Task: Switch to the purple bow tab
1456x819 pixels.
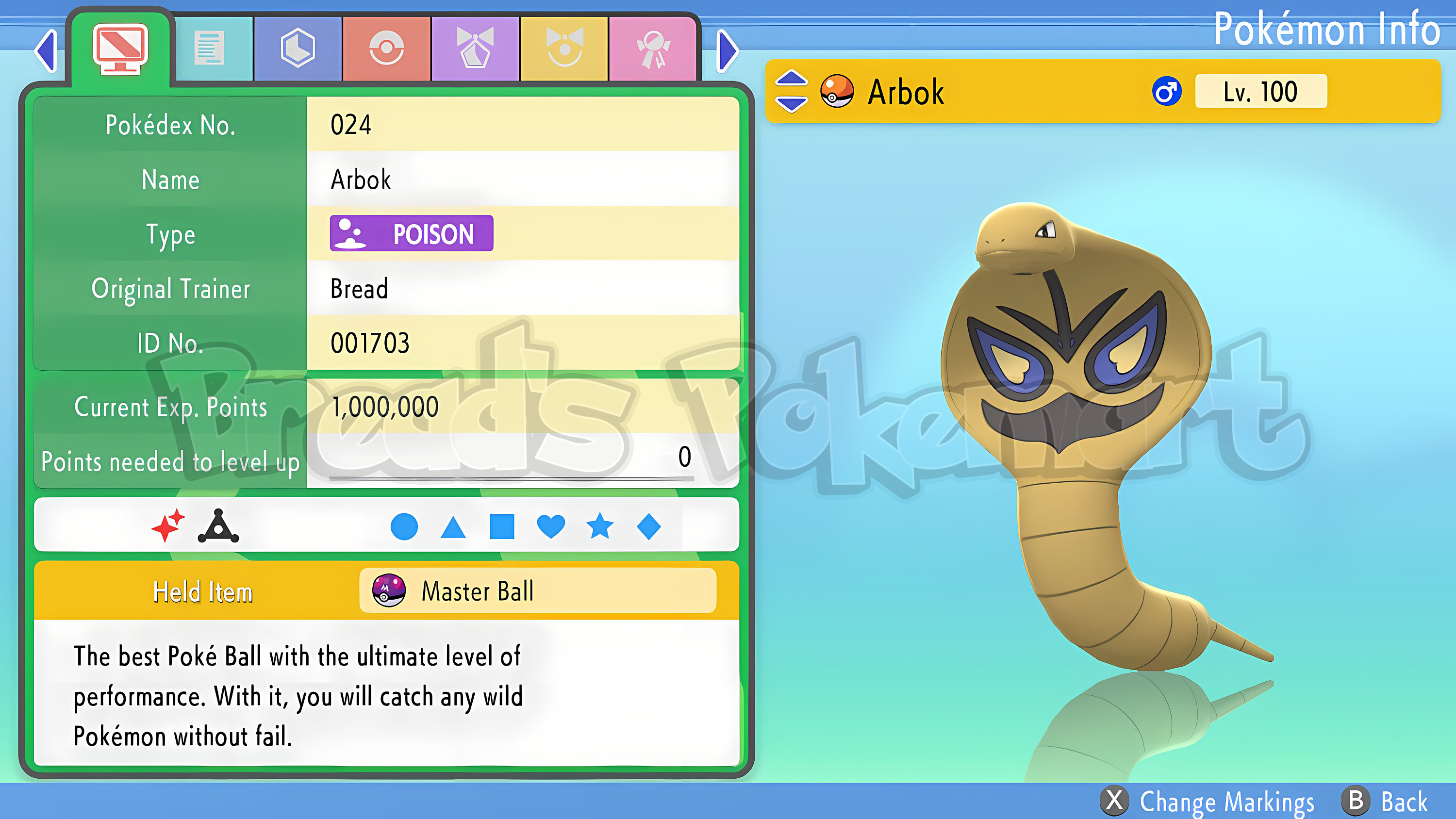Action: pos(475,48)
